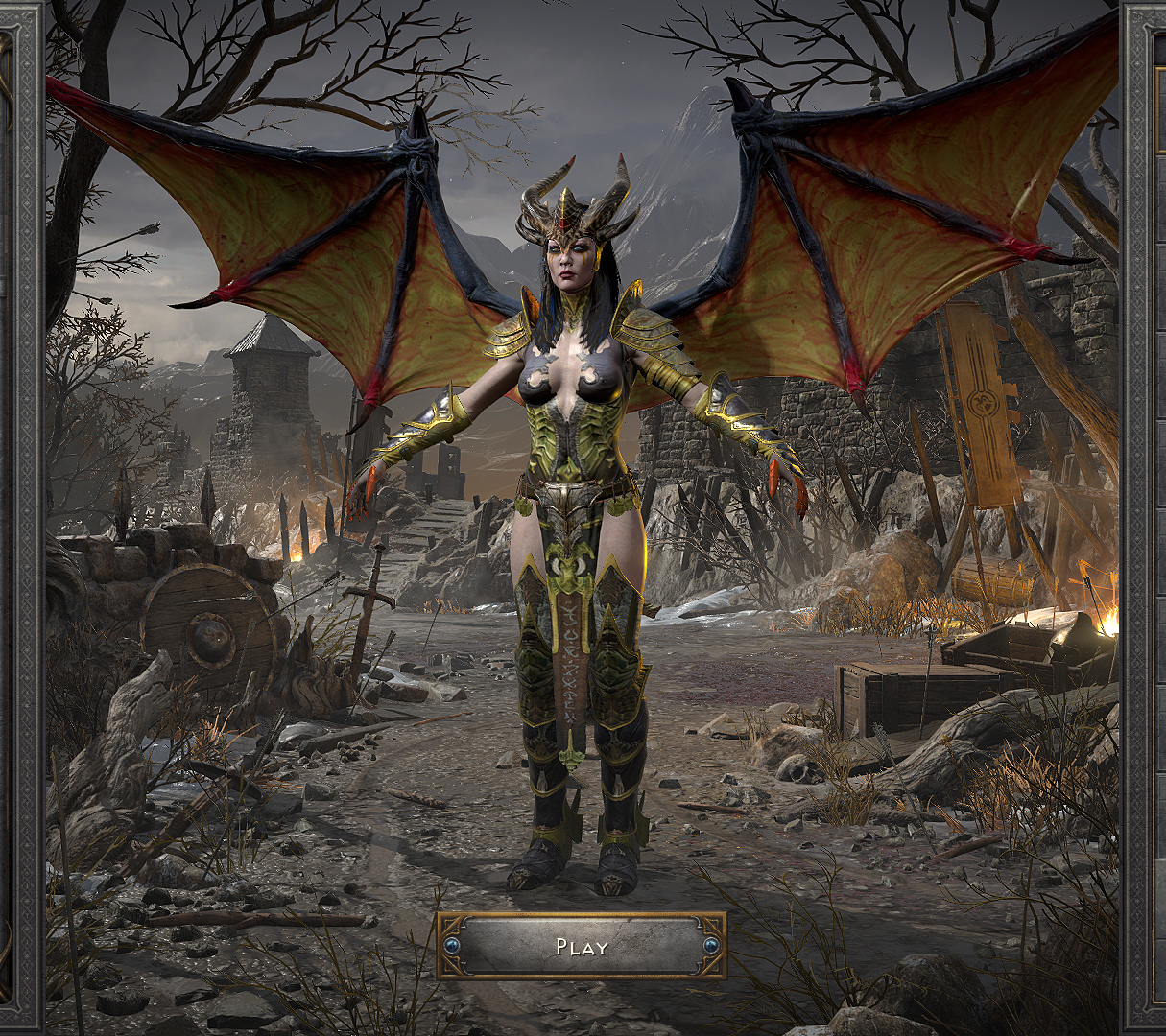1166x1036 pixels.
Task: Start the game with the Play button
Action: pyautogui.click(x=582, y=946)
